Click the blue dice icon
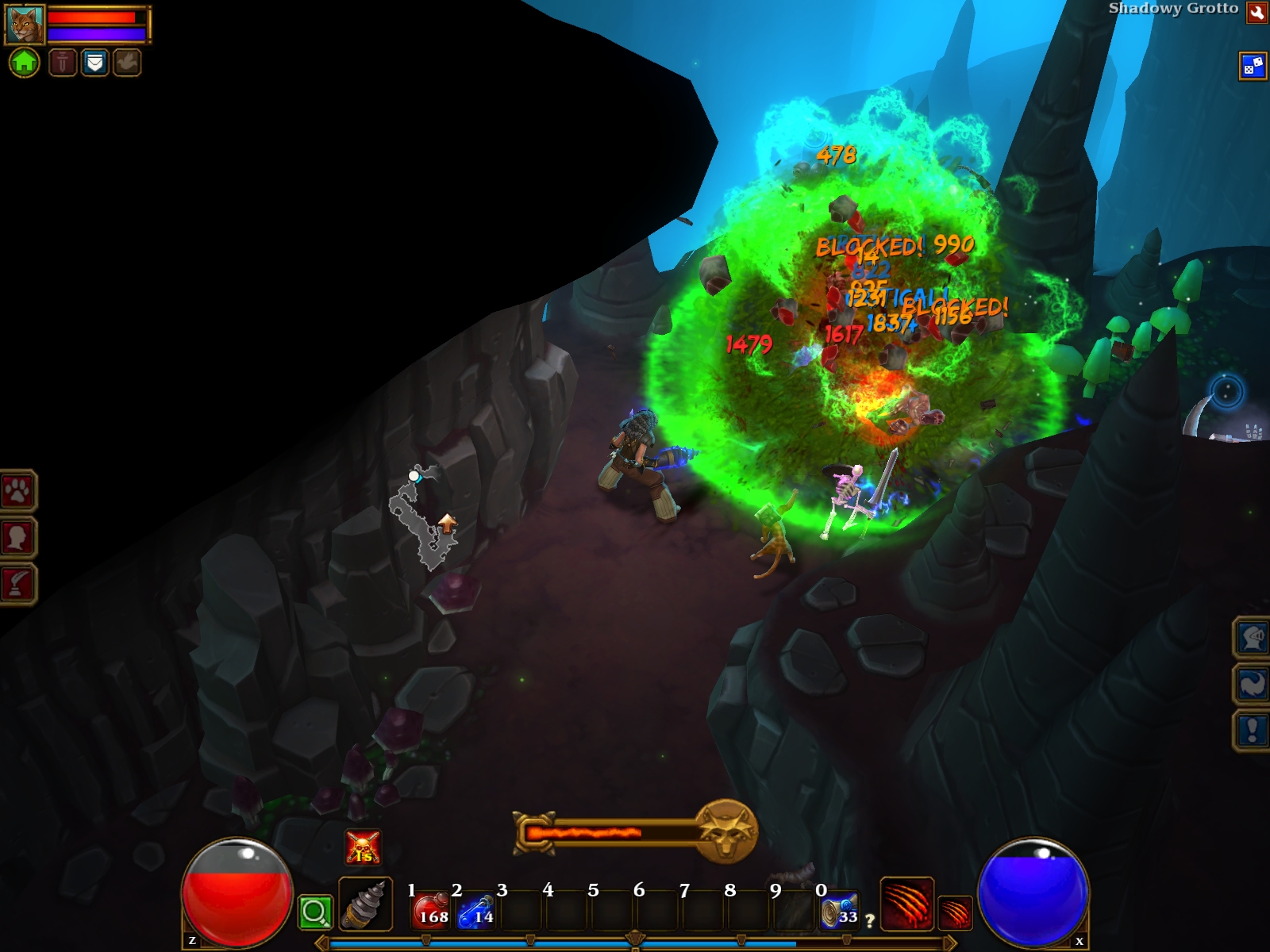 tap(1253, 66)
